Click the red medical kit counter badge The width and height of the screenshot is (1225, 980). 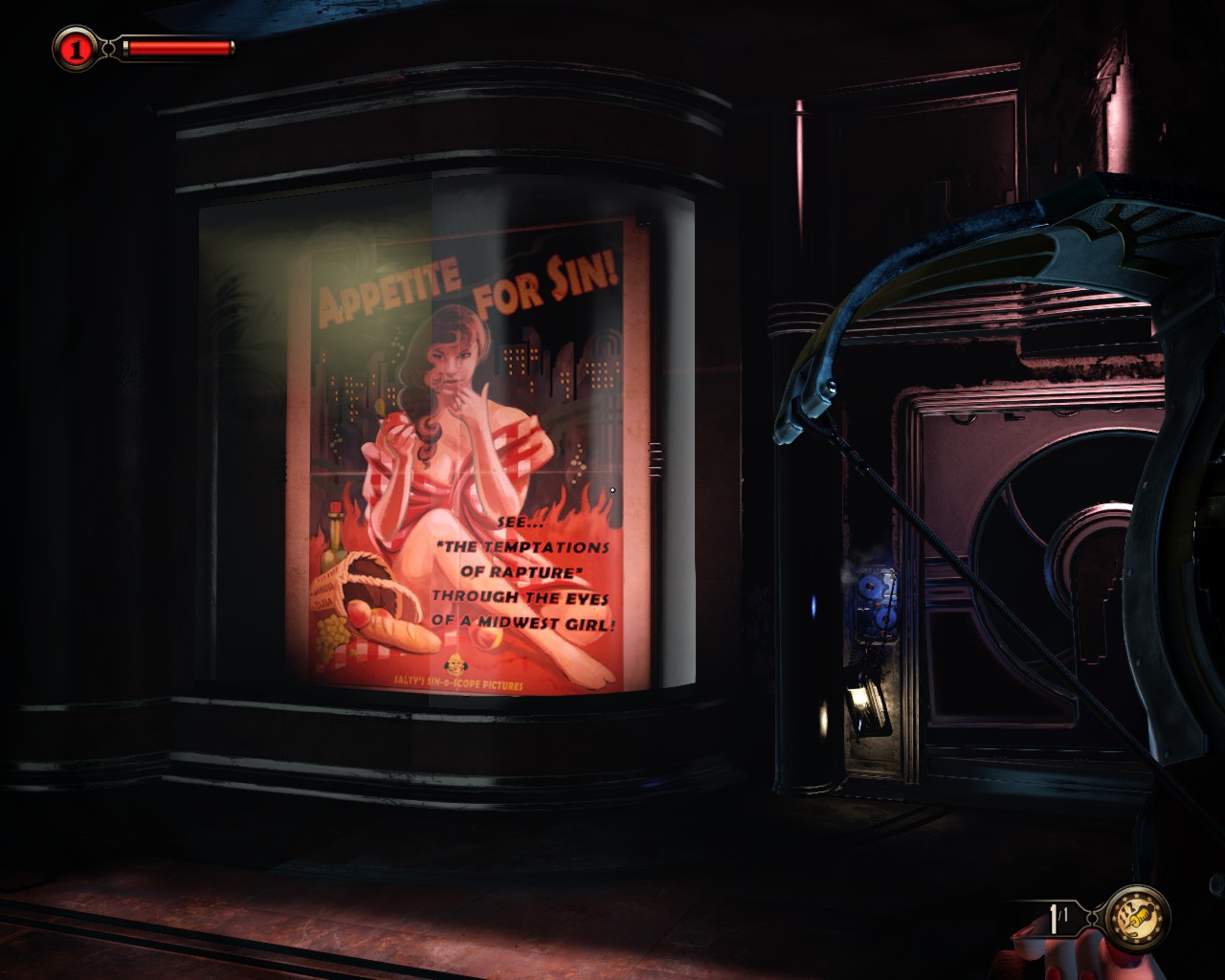point(75,48)
